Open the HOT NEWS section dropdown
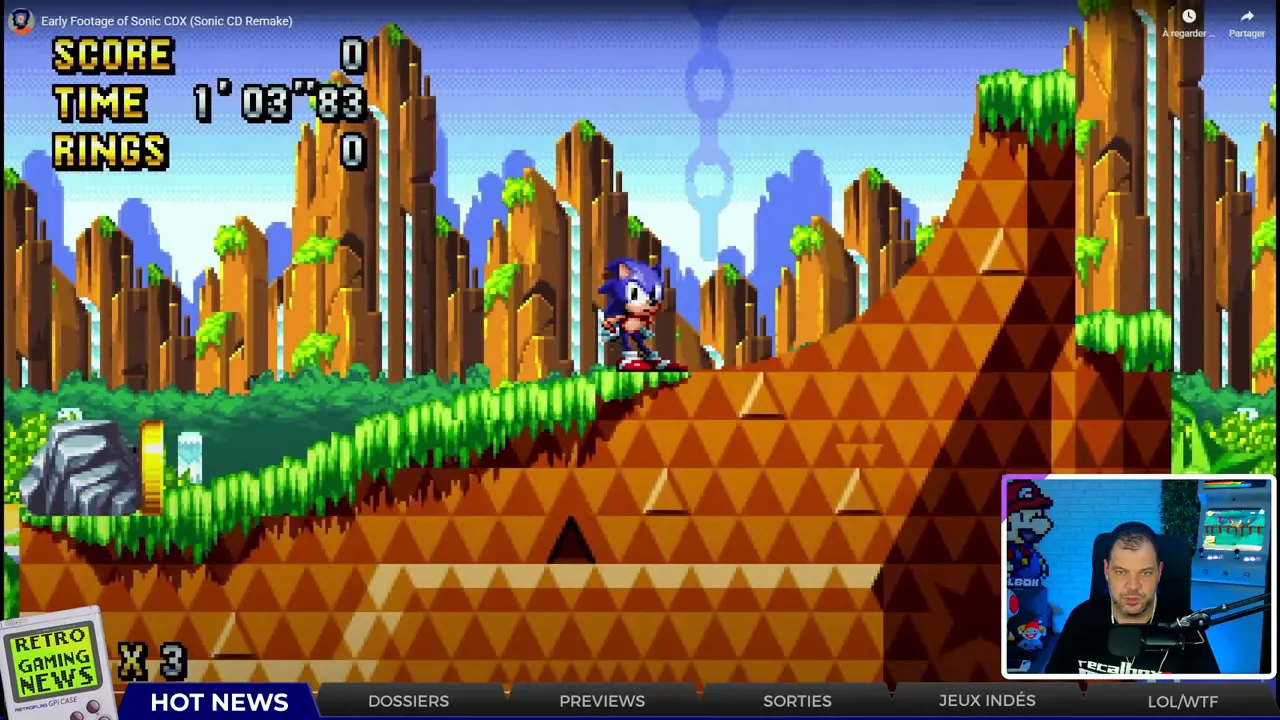The width and height of the screenshot is (1280, 720). pyautogui.click(x=218, y=701)
